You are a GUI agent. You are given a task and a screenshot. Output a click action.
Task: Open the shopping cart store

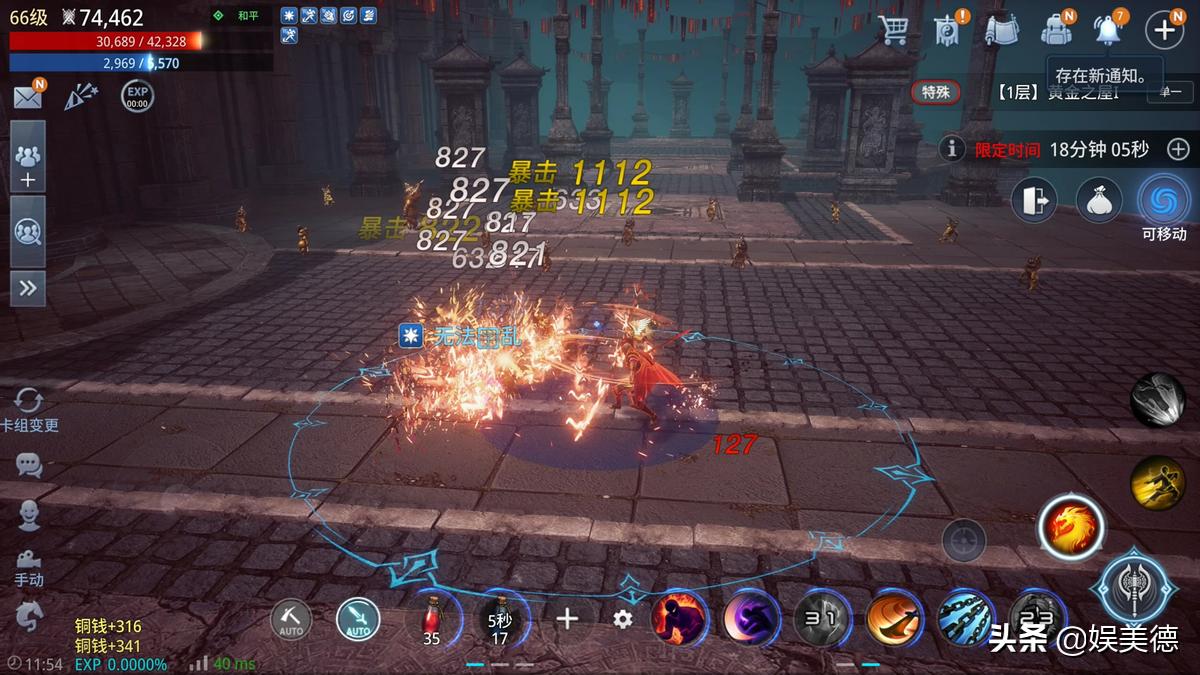point(892,30)
